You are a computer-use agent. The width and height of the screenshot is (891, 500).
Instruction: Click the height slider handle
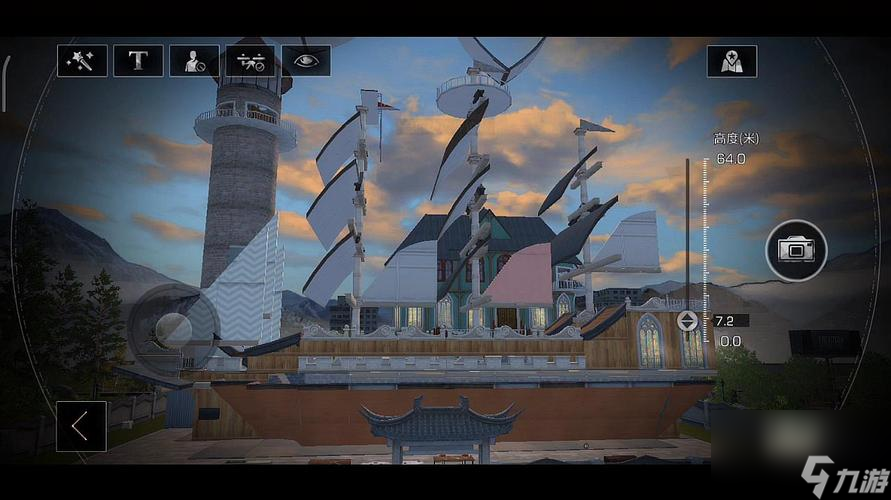688,321
